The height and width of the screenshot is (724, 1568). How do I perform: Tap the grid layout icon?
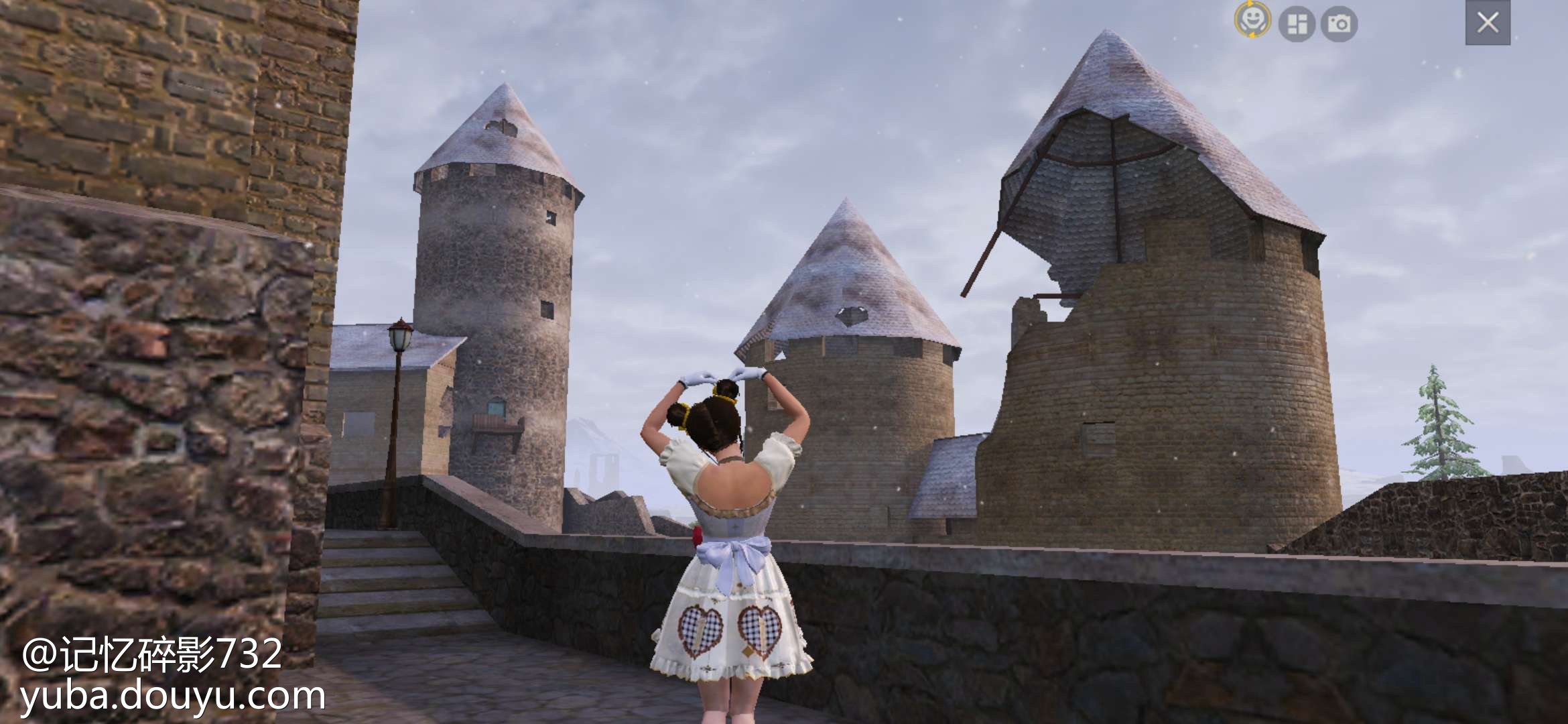click(x=1297, y=24)
